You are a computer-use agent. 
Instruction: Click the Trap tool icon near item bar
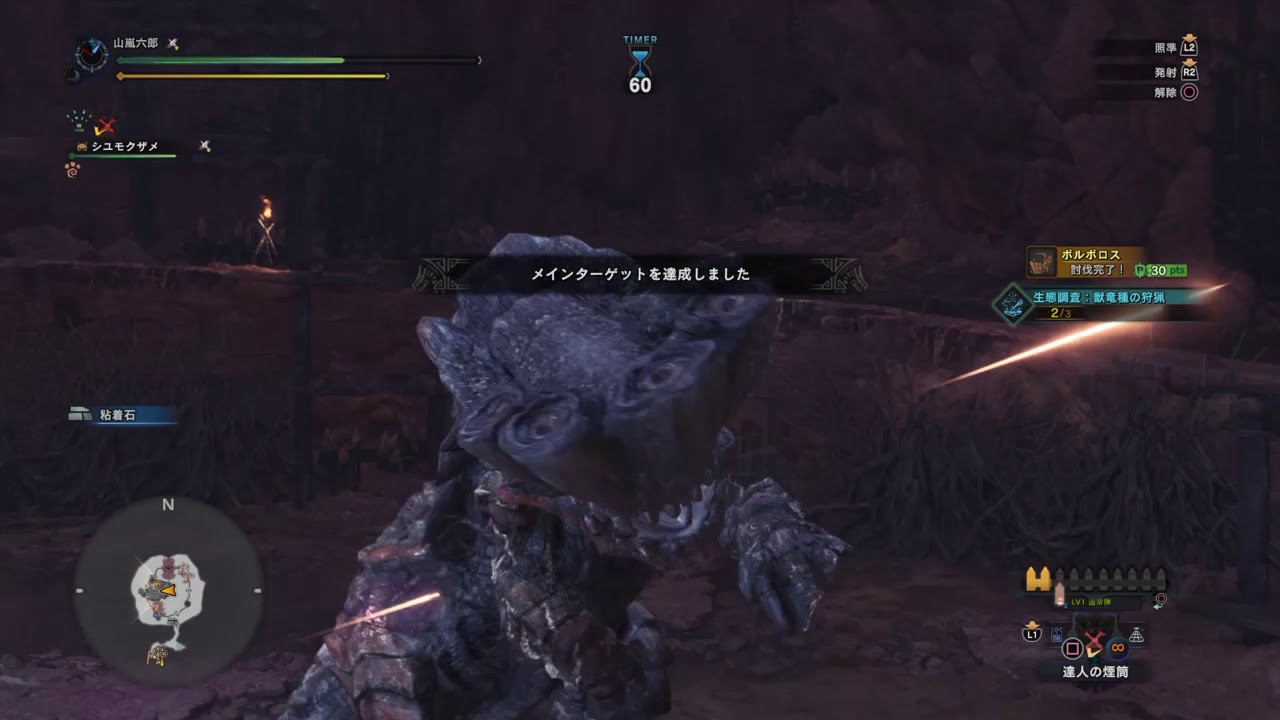coord(1055,633)
